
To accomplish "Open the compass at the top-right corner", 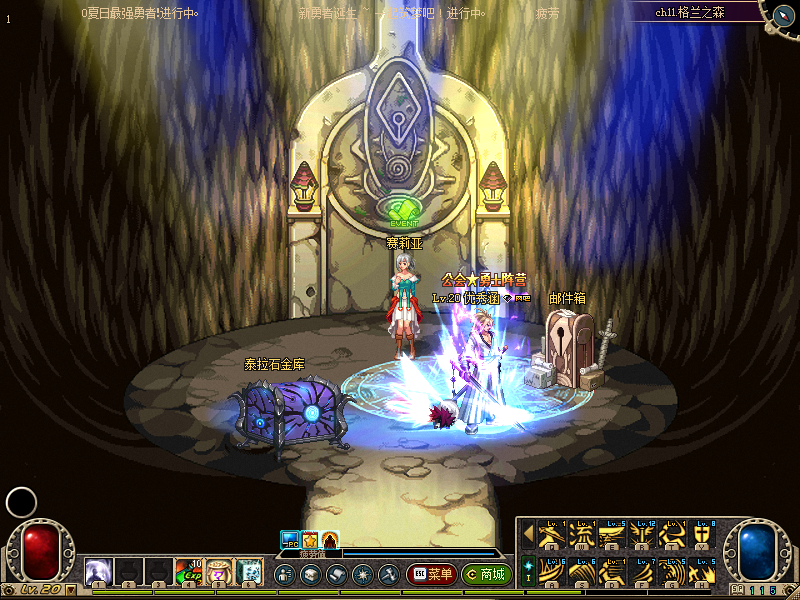I will [x=781, y=14].
